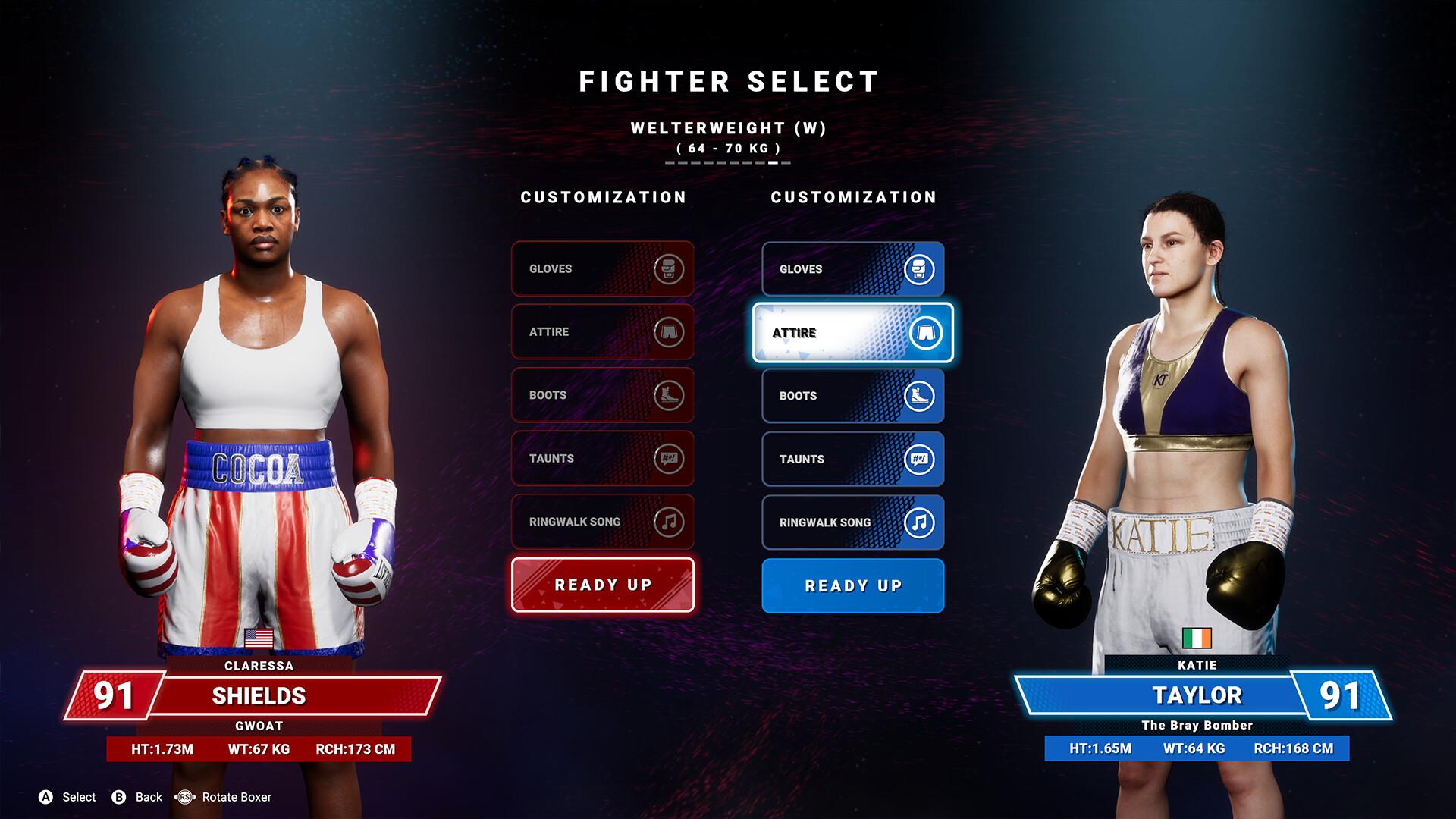Screen dimensions: 1456x819
Task: Click the Irish flag above Taylor's nameplate
Action: pos(1197,638)
